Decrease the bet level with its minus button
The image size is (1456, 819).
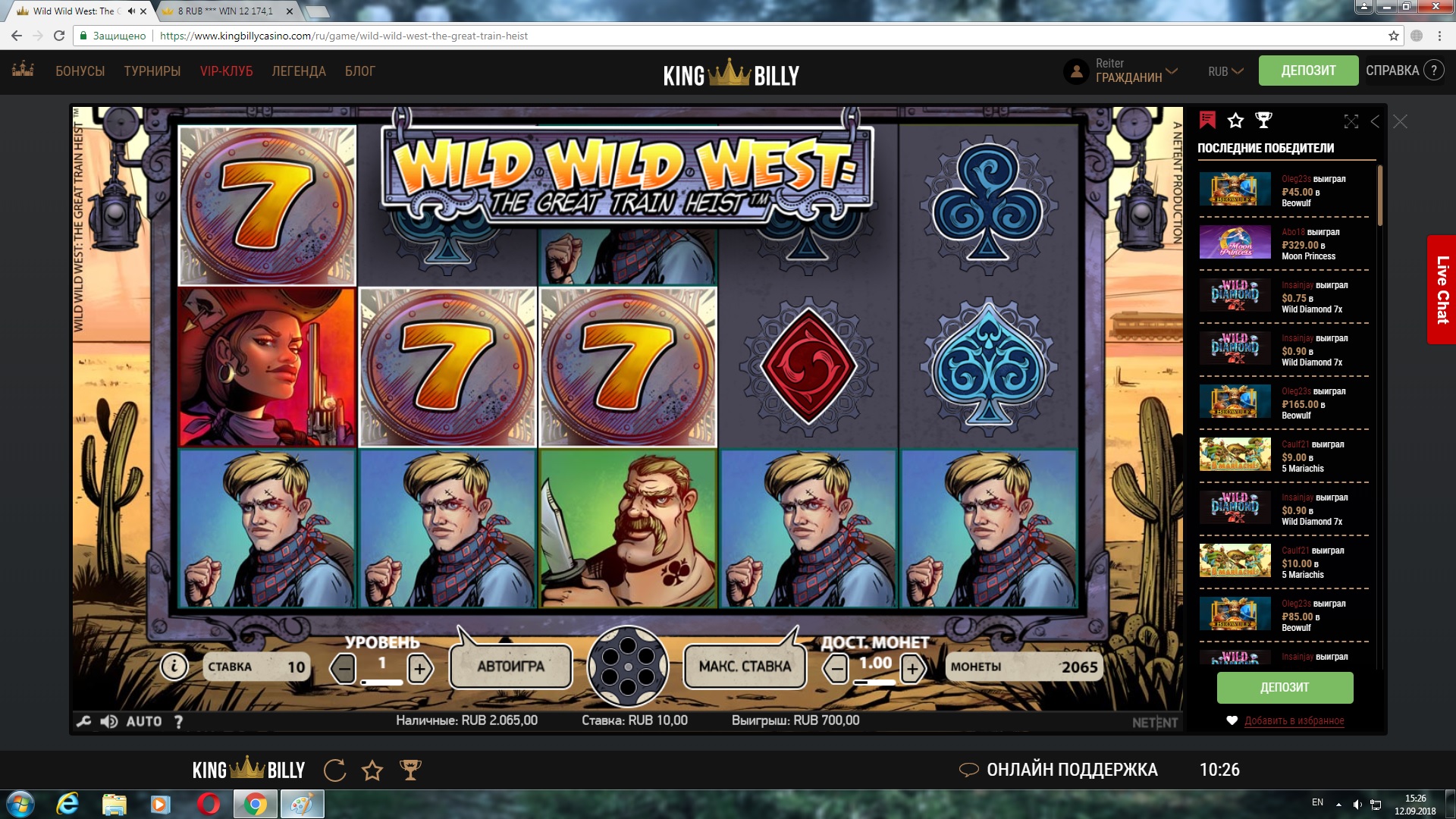pos(344,669)
